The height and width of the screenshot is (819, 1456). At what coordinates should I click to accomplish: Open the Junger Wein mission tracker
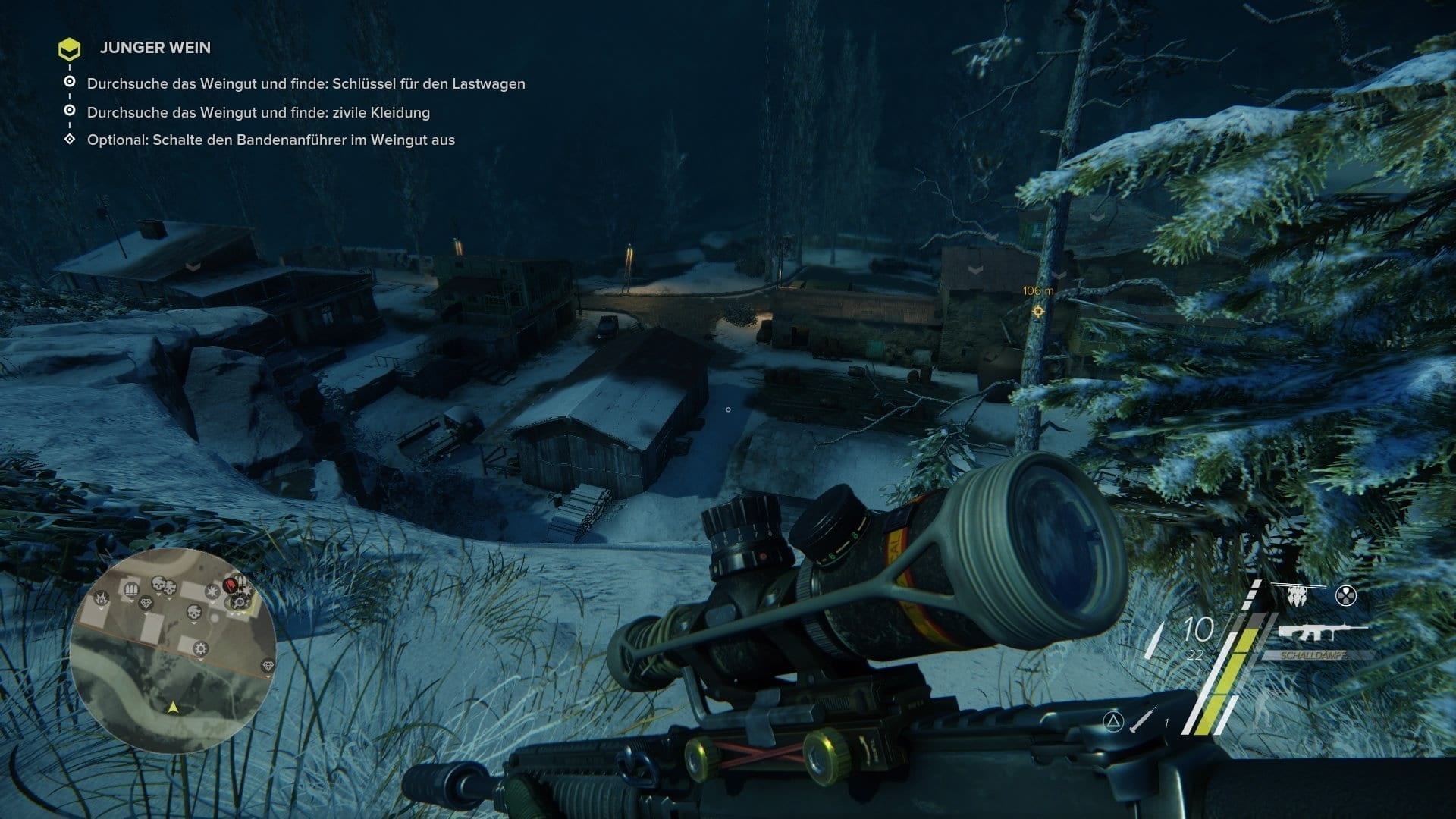(155, 48)
